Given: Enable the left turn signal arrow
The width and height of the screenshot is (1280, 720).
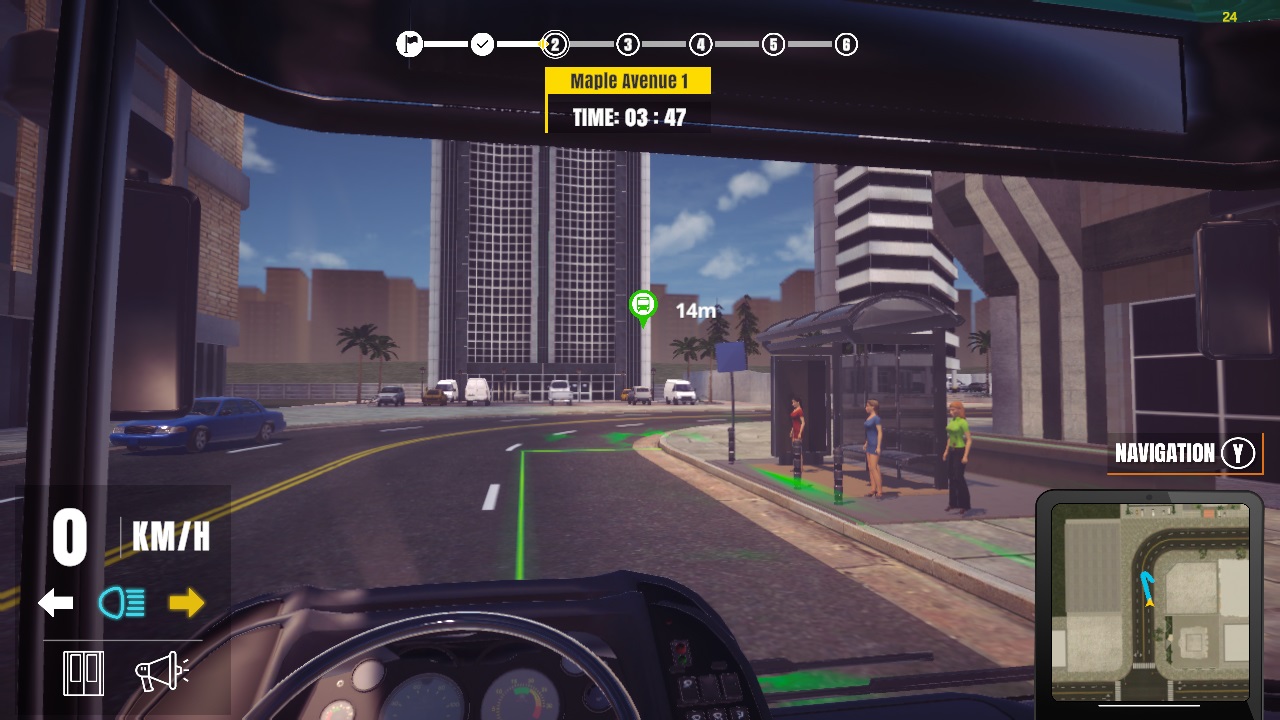Looking at the screenshot, I should point(55,601).
